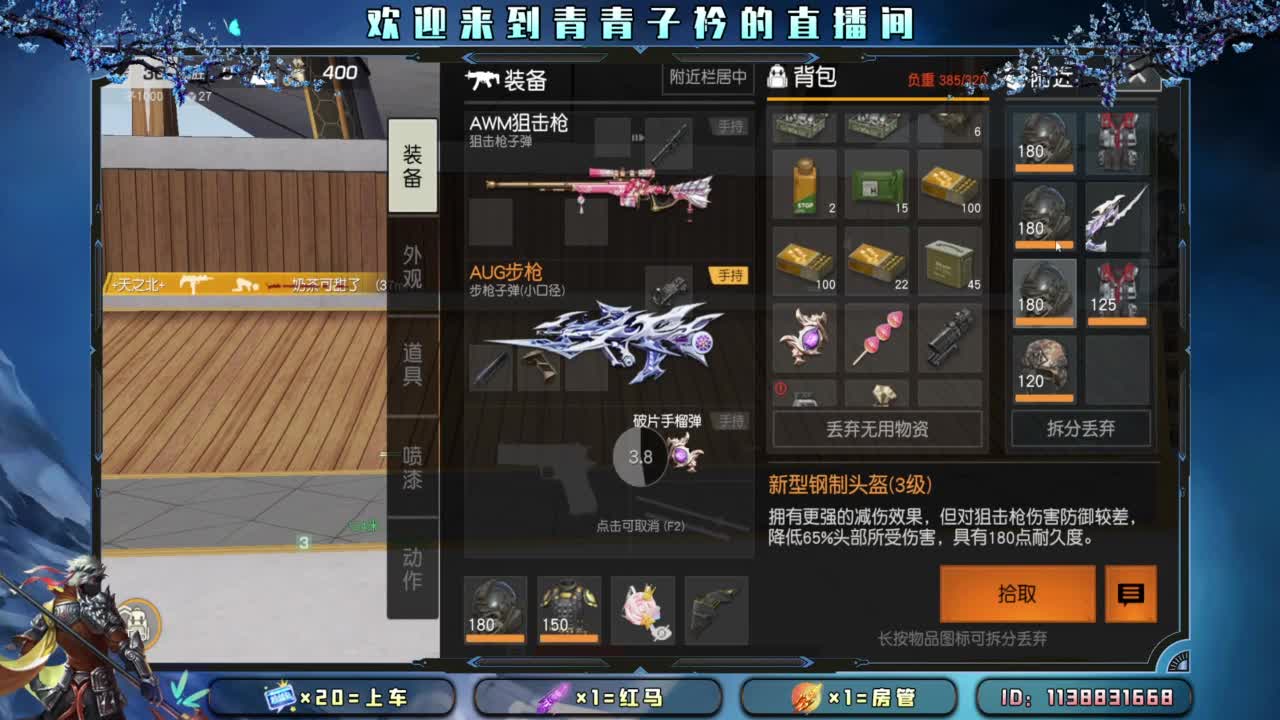Select the steel helmet with 180 durability nearby
Viewport: 1280px width, 720px height.
tap(1043, 293)
